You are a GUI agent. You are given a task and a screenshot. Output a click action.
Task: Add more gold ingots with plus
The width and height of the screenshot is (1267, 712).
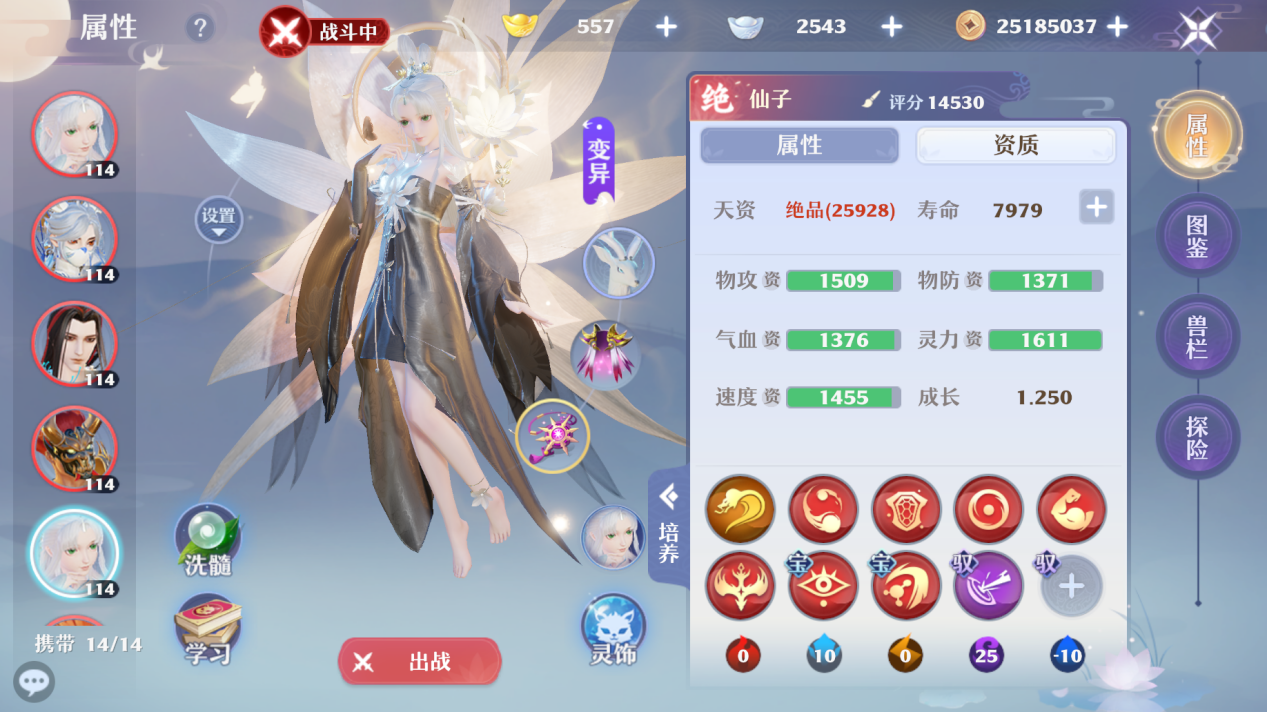[x=666, y=27]
